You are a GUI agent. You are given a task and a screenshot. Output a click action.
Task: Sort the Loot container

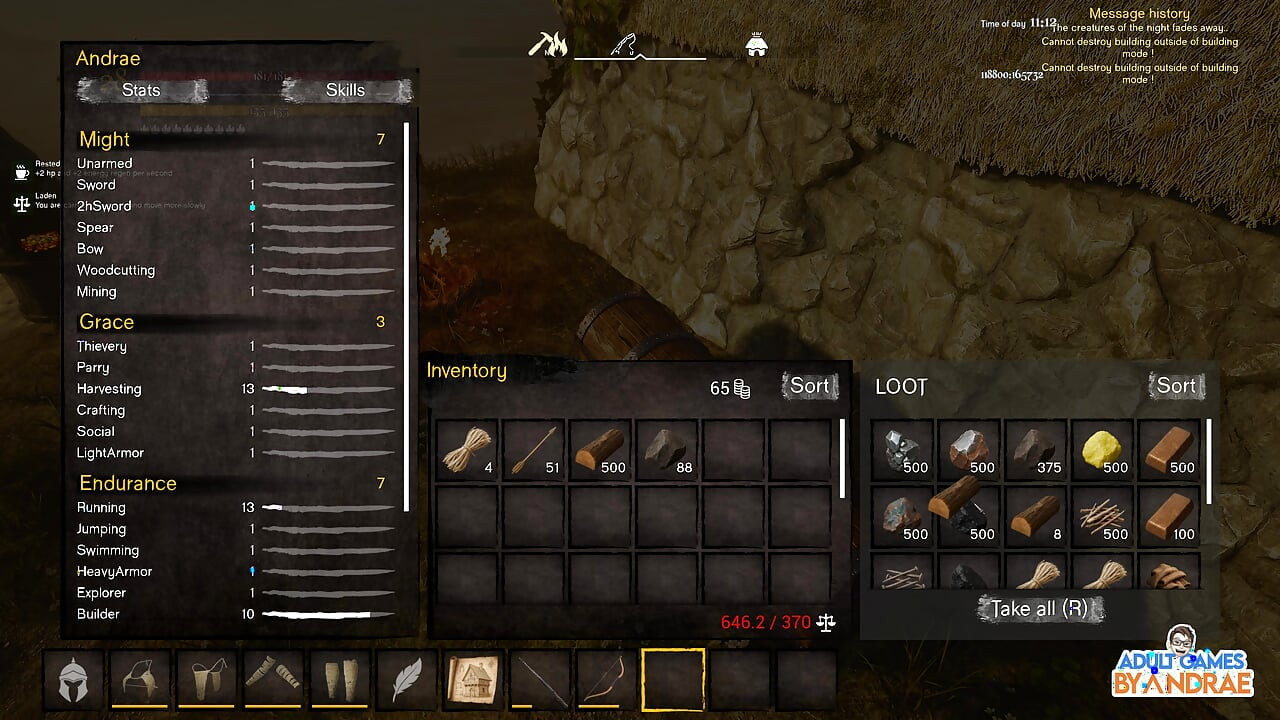[1176, 386]
